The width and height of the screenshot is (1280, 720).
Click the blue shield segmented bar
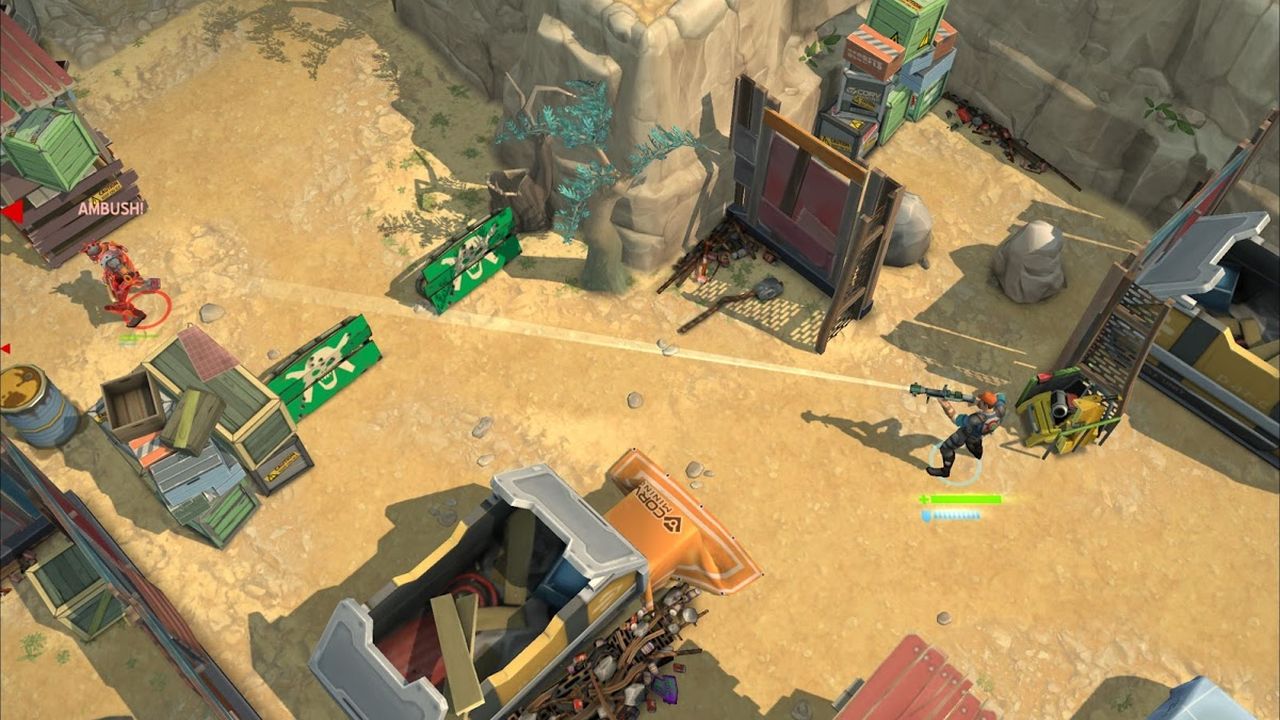pos(955,515)
